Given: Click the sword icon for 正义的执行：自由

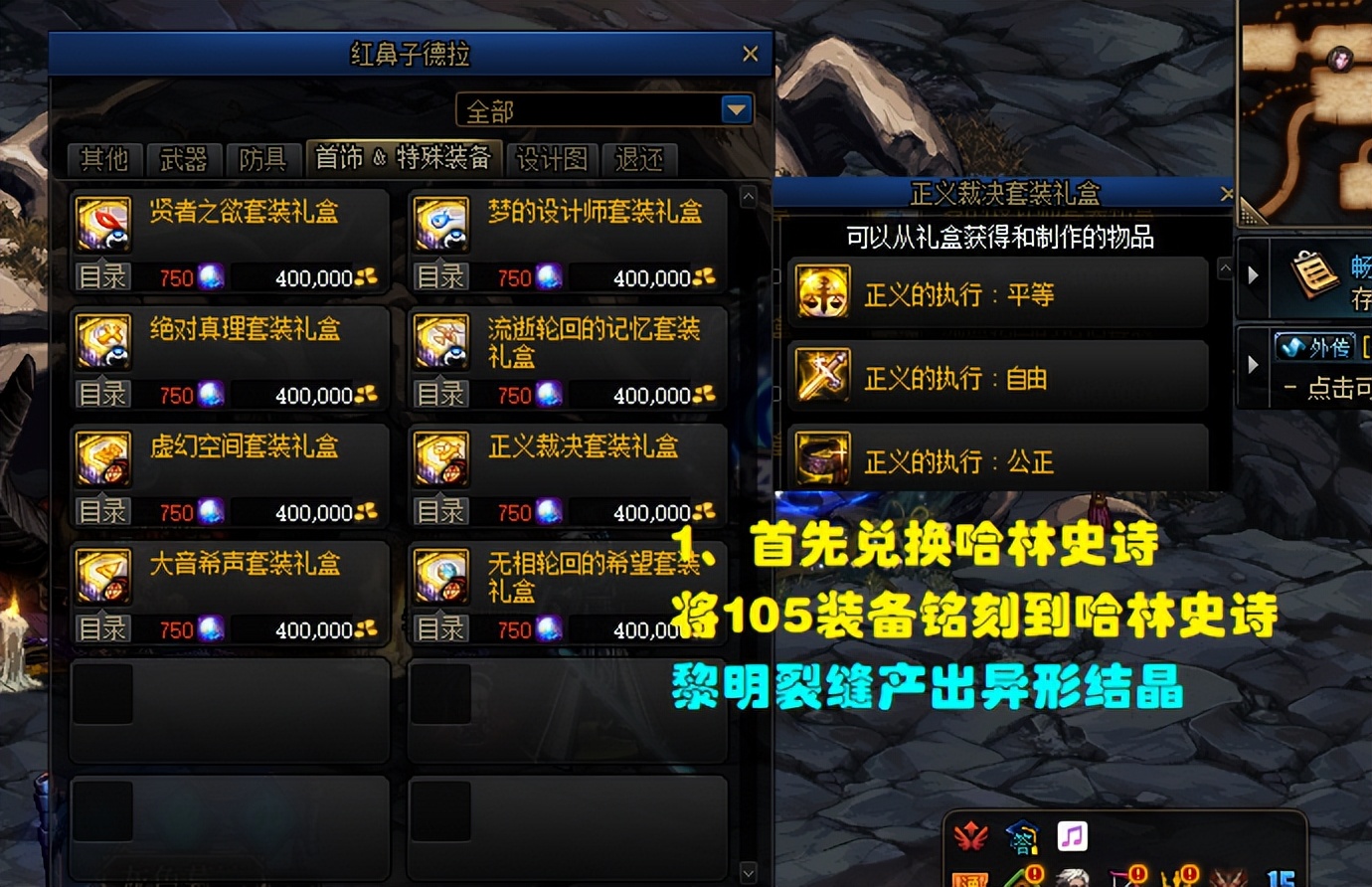Looking at the screenshot, I should (x=821, y=376).
